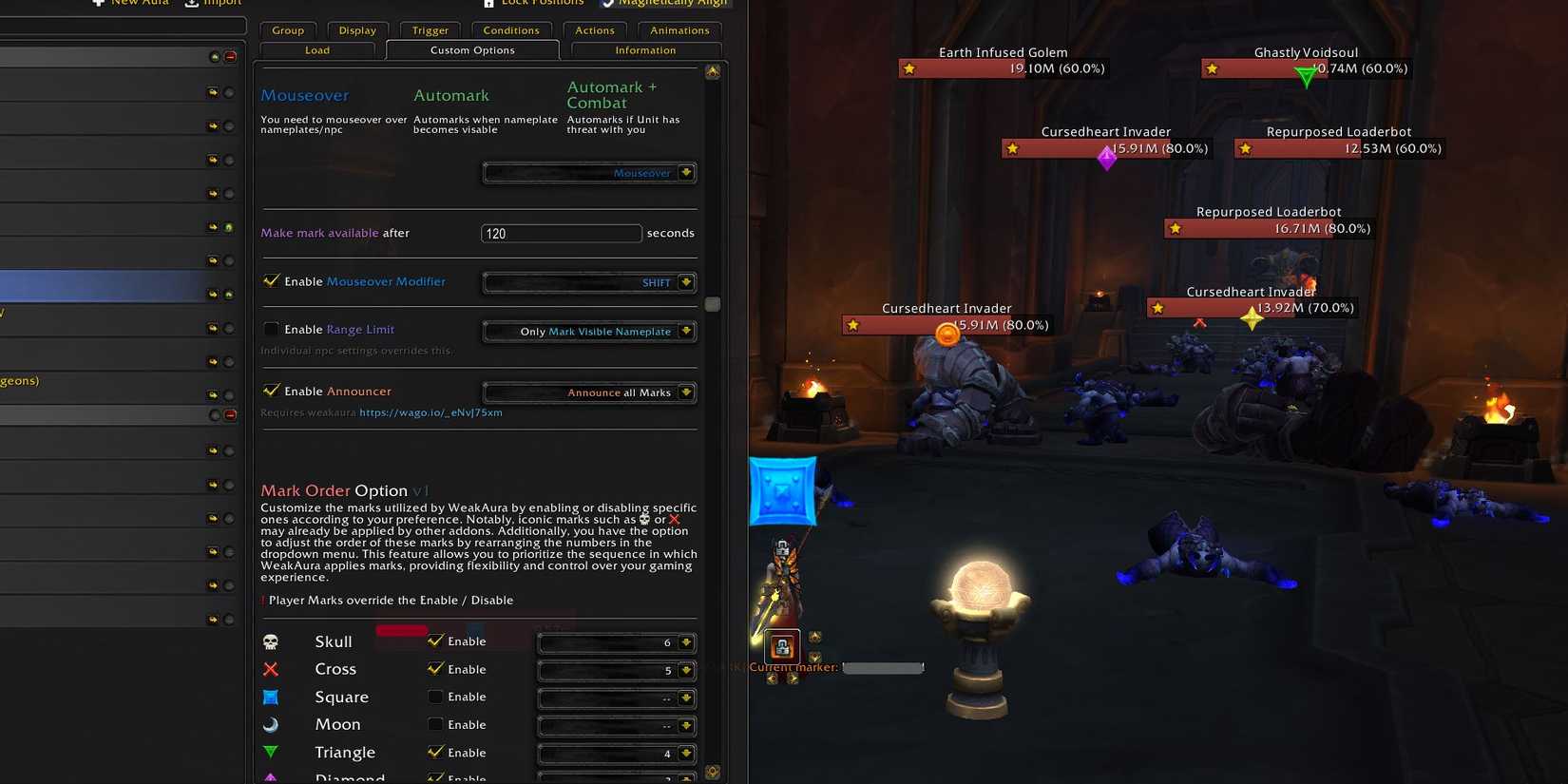Screen dimensions: 1568x784
Task: Click the blue Square raid marker icon
Action: 271,697
